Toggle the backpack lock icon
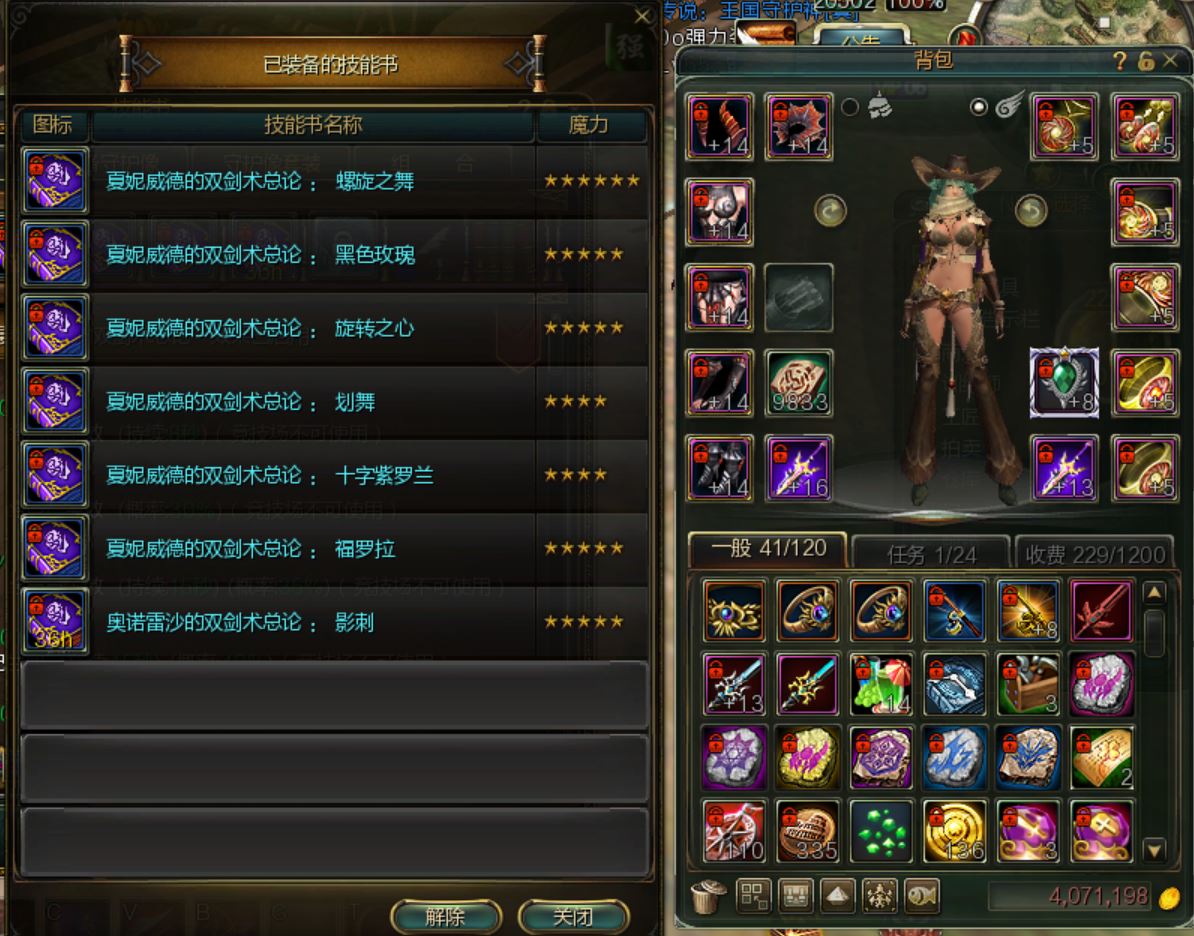1194x936 pixels. (x=1146, y=62)
